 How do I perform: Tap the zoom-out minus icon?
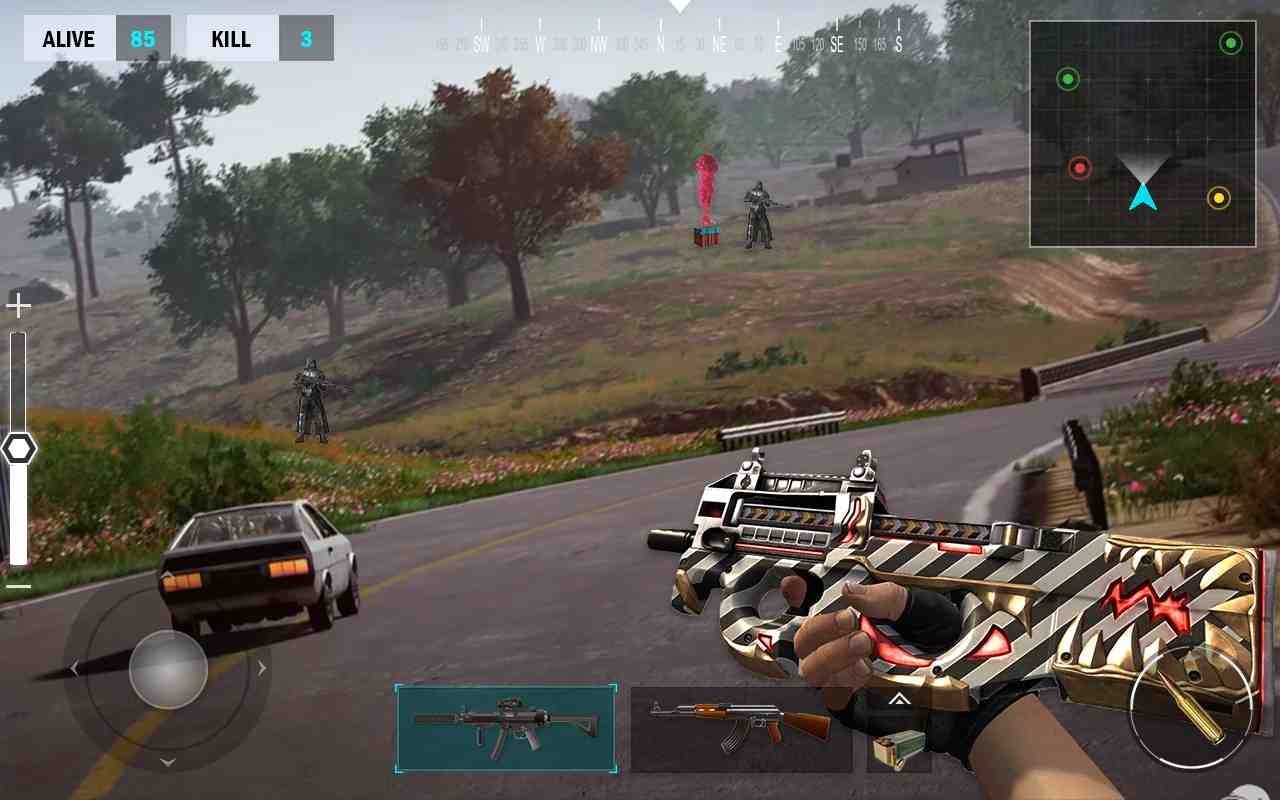coord(18,585)
